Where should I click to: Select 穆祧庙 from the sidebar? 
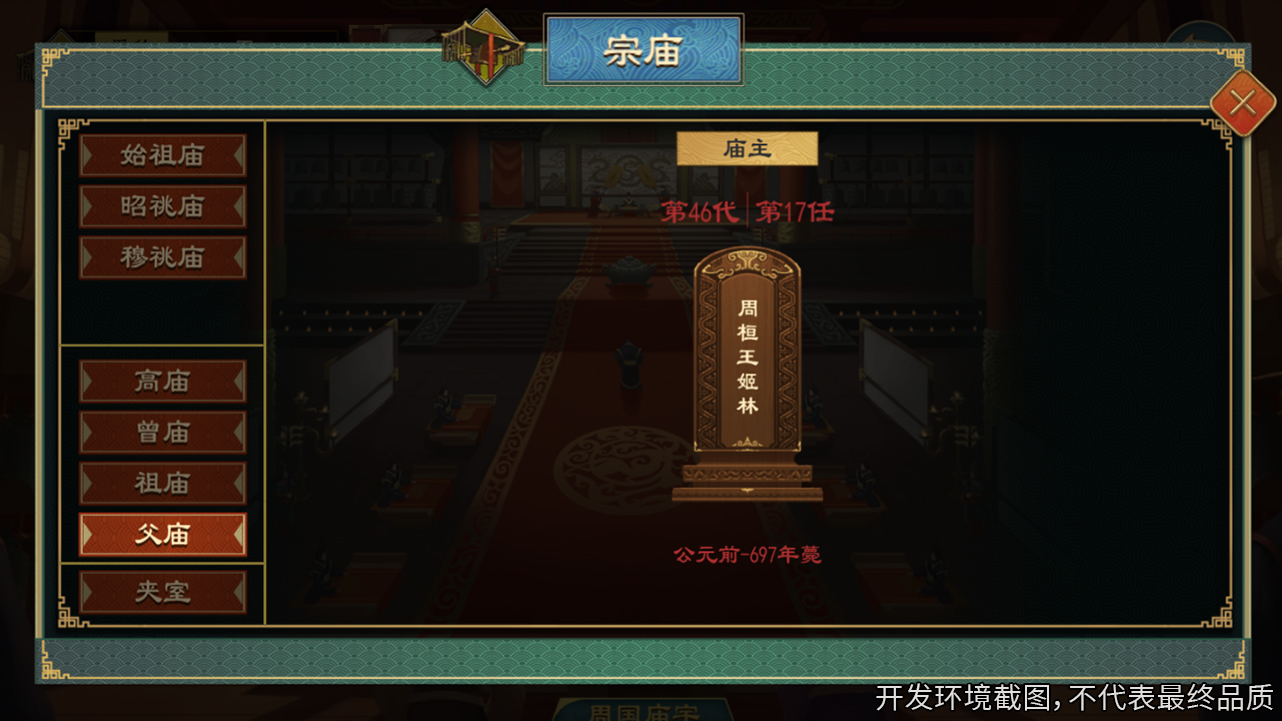(x=163, y=257)
